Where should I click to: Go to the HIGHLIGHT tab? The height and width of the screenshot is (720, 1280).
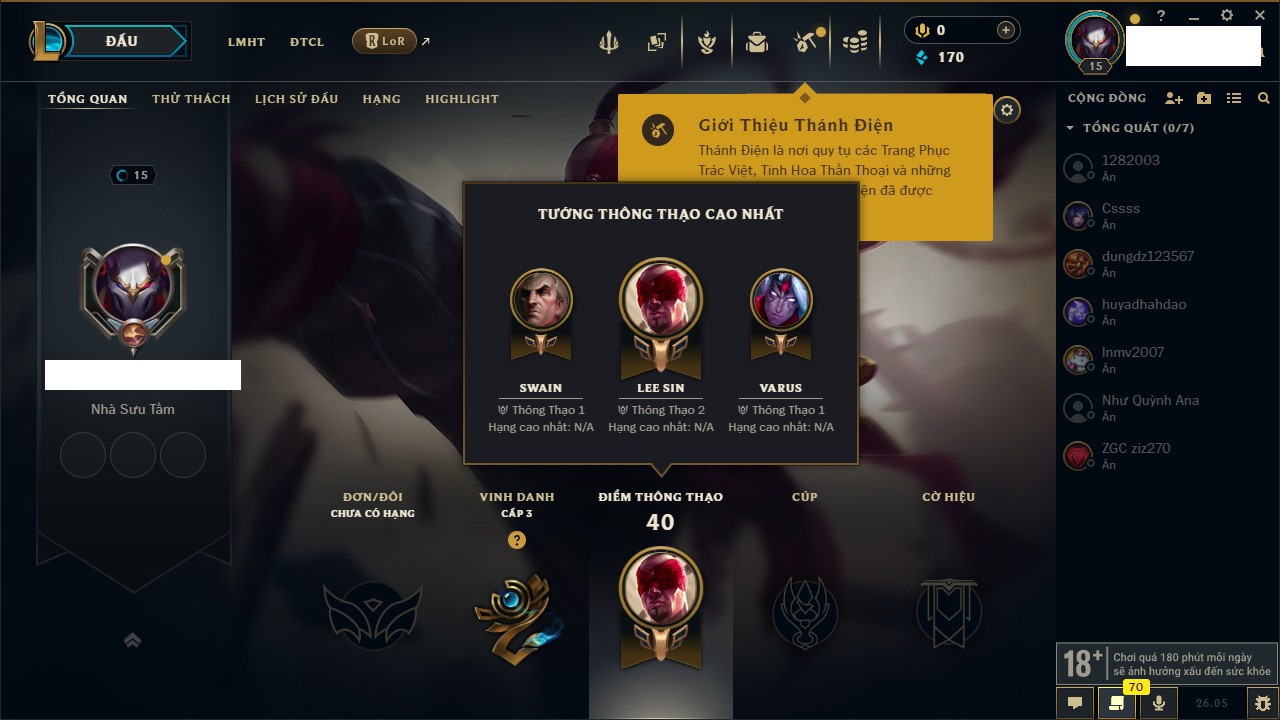(461, 99)
